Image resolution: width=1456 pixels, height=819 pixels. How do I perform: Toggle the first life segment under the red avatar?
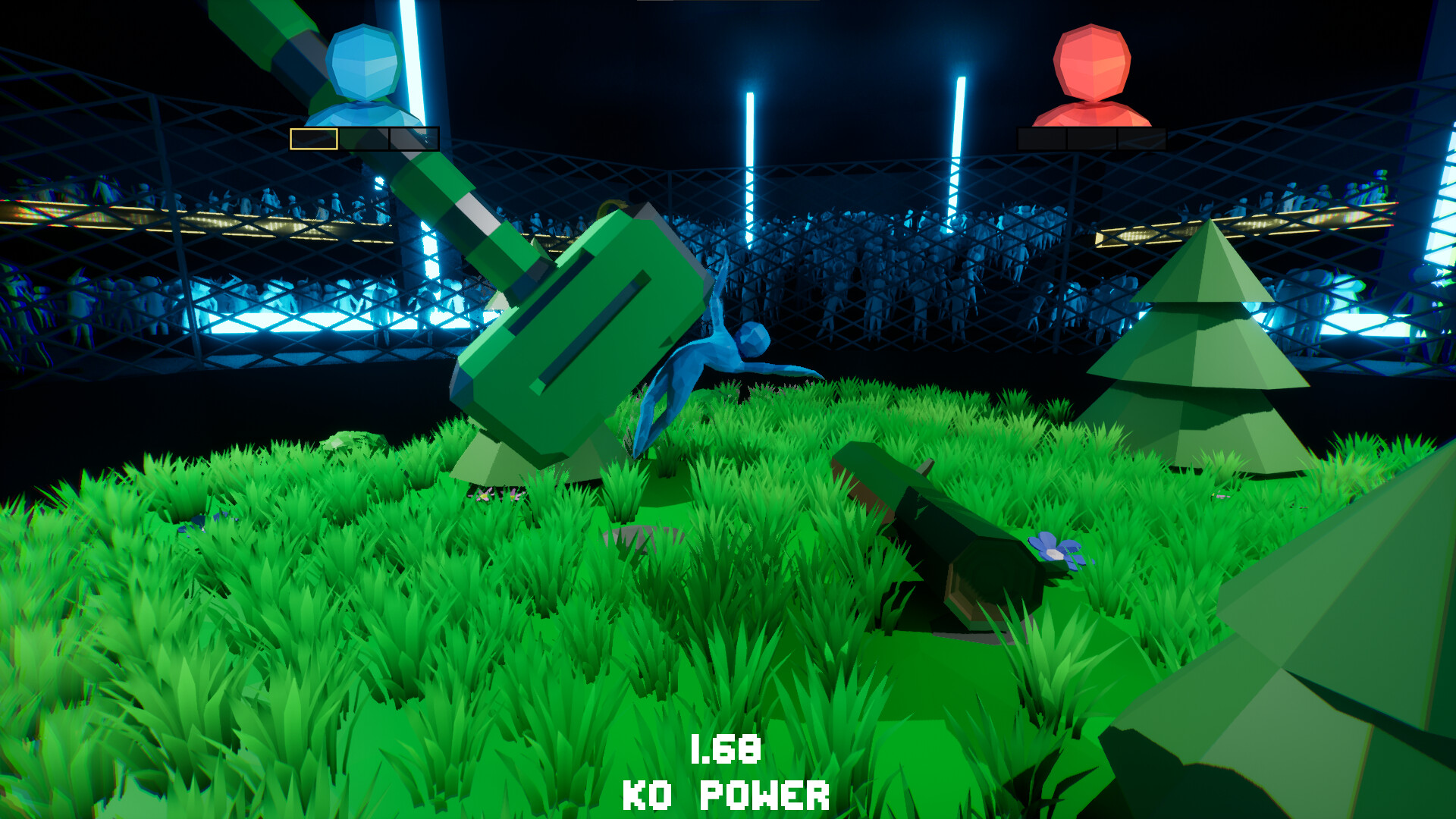point(1041,139)
